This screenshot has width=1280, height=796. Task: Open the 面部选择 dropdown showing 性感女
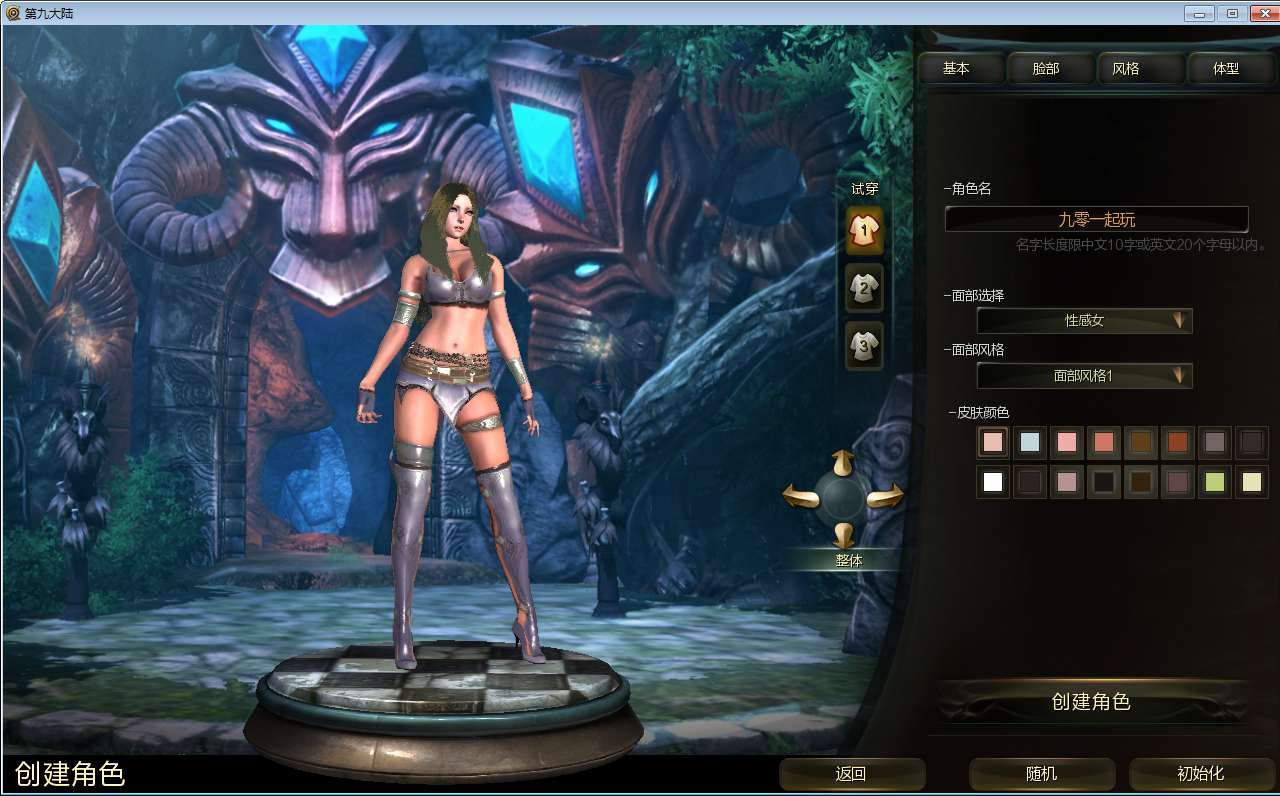tap(1083, 321)
